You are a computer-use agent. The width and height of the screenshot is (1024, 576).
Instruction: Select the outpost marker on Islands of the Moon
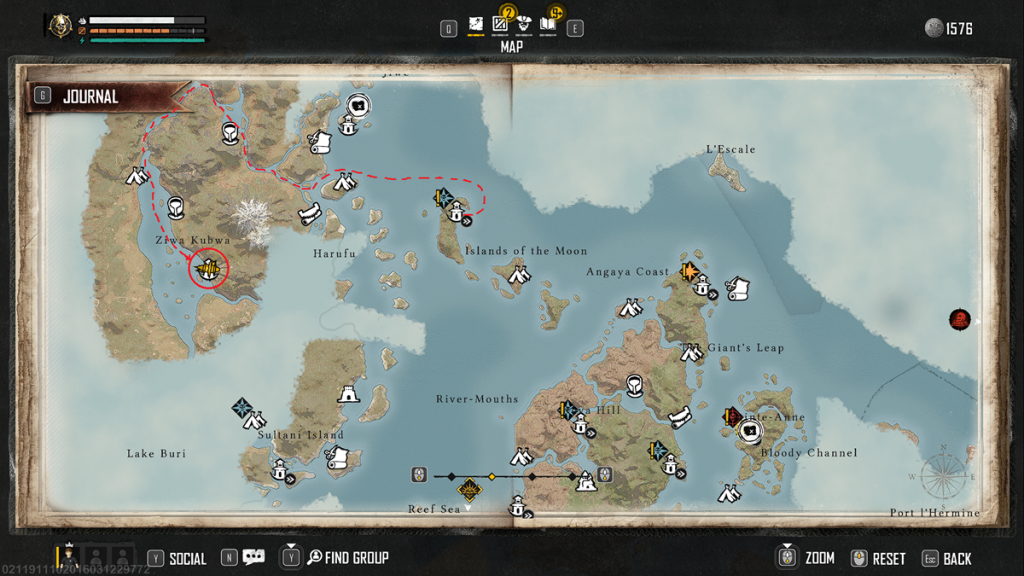pos(456,211)
